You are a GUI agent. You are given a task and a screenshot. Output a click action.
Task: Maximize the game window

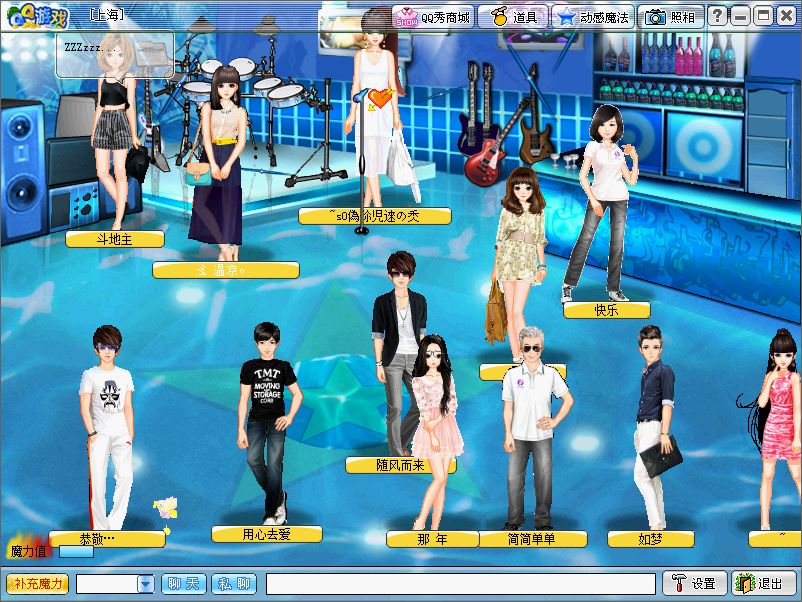click(x=763, y=17)
